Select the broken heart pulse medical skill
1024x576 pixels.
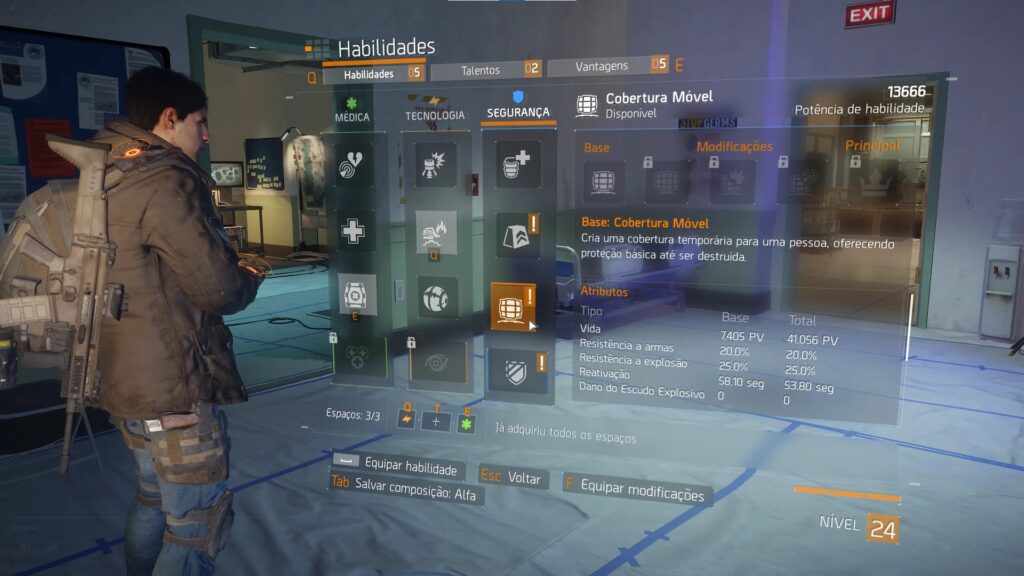(x=354, y=164)
